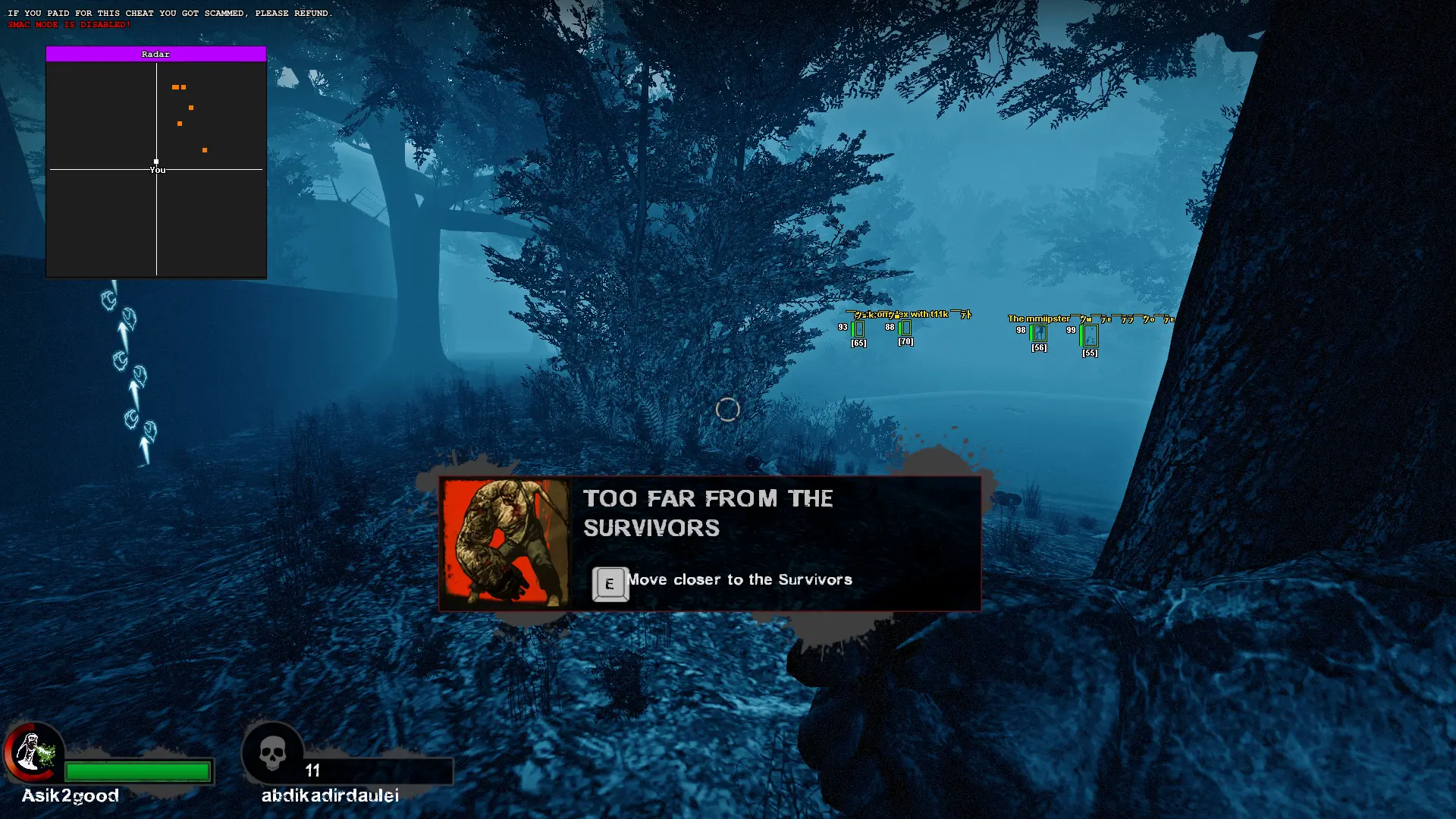Click the skull icon beside abdikadirdaulei
This screenshot has width=1456, height=819.
pyautogui.click(x=272, y=754)
